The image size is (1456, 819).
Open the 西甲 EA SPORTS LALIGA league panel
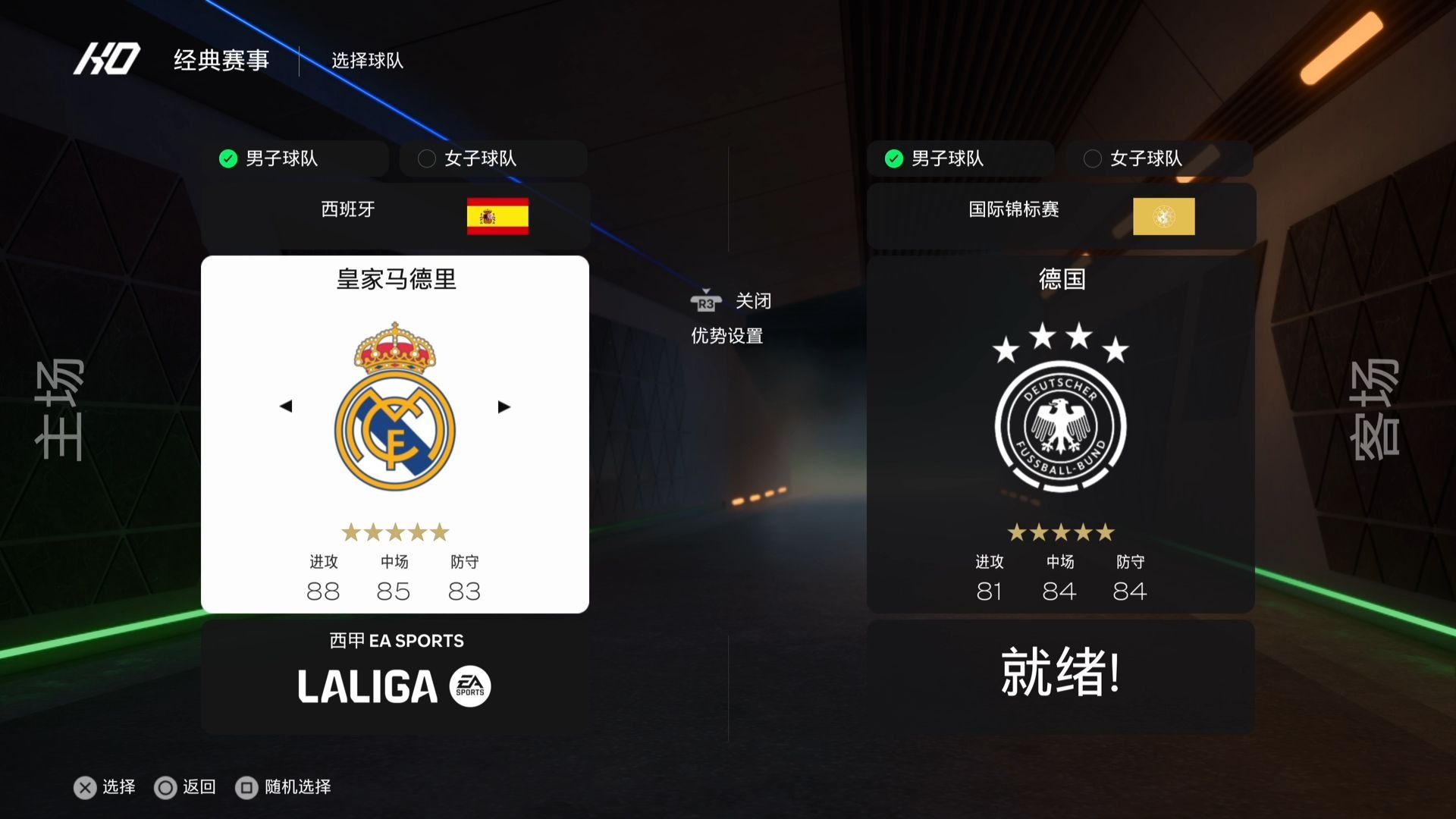click(x=395, y=676)
